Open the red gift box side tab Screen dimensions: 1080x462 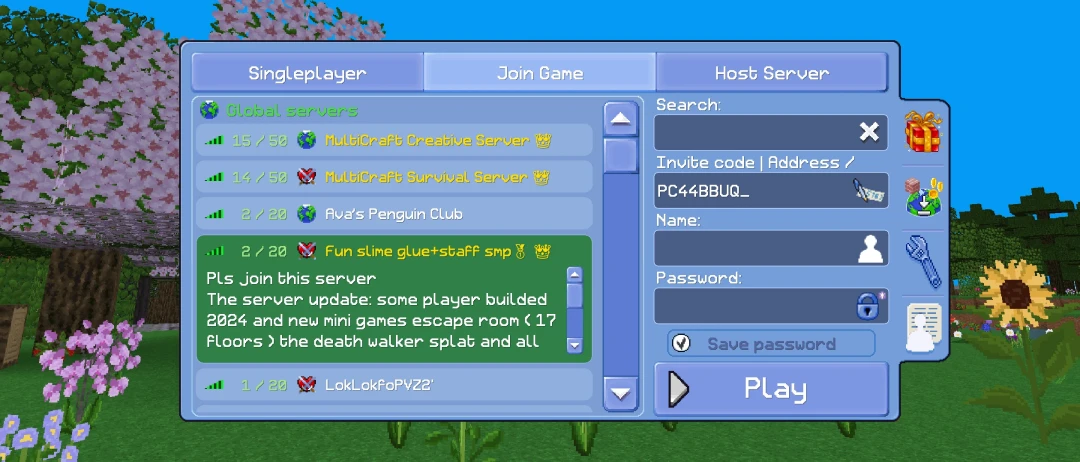(923, 133)
